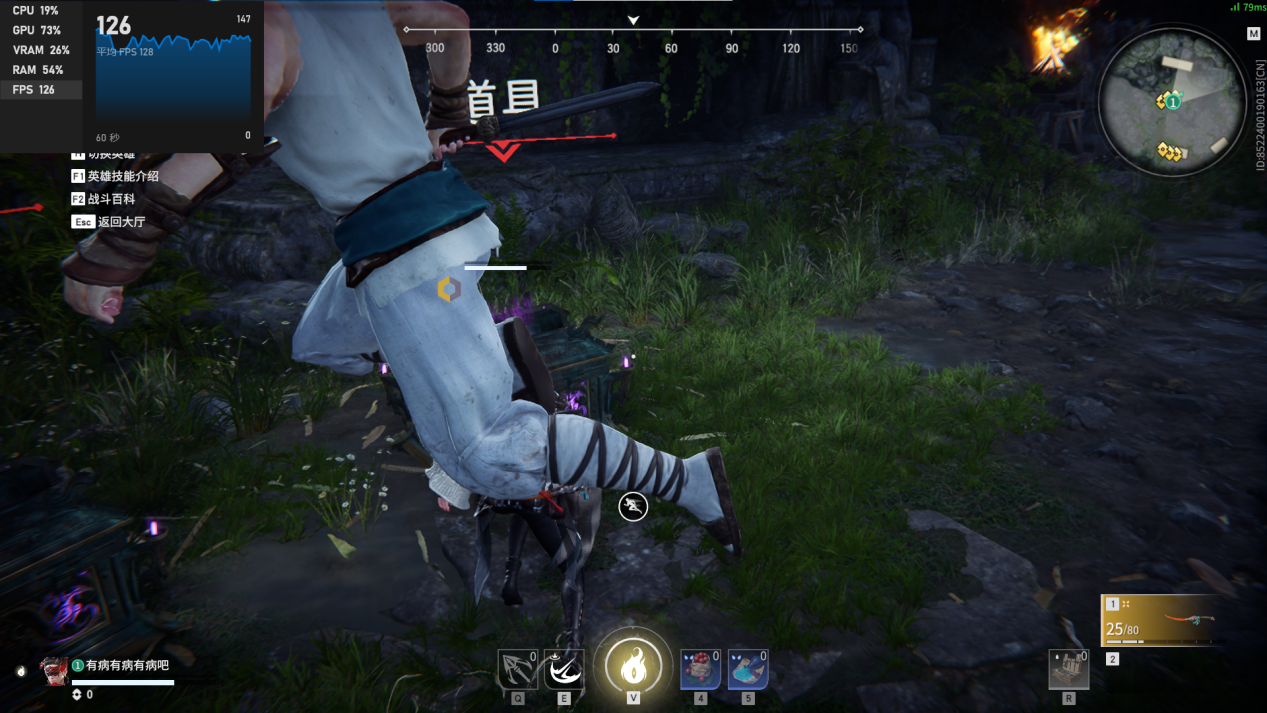Trigger the glowing flame ultimate icon
This screenshot has height=713, width=1267.
[x=633, y=665]
